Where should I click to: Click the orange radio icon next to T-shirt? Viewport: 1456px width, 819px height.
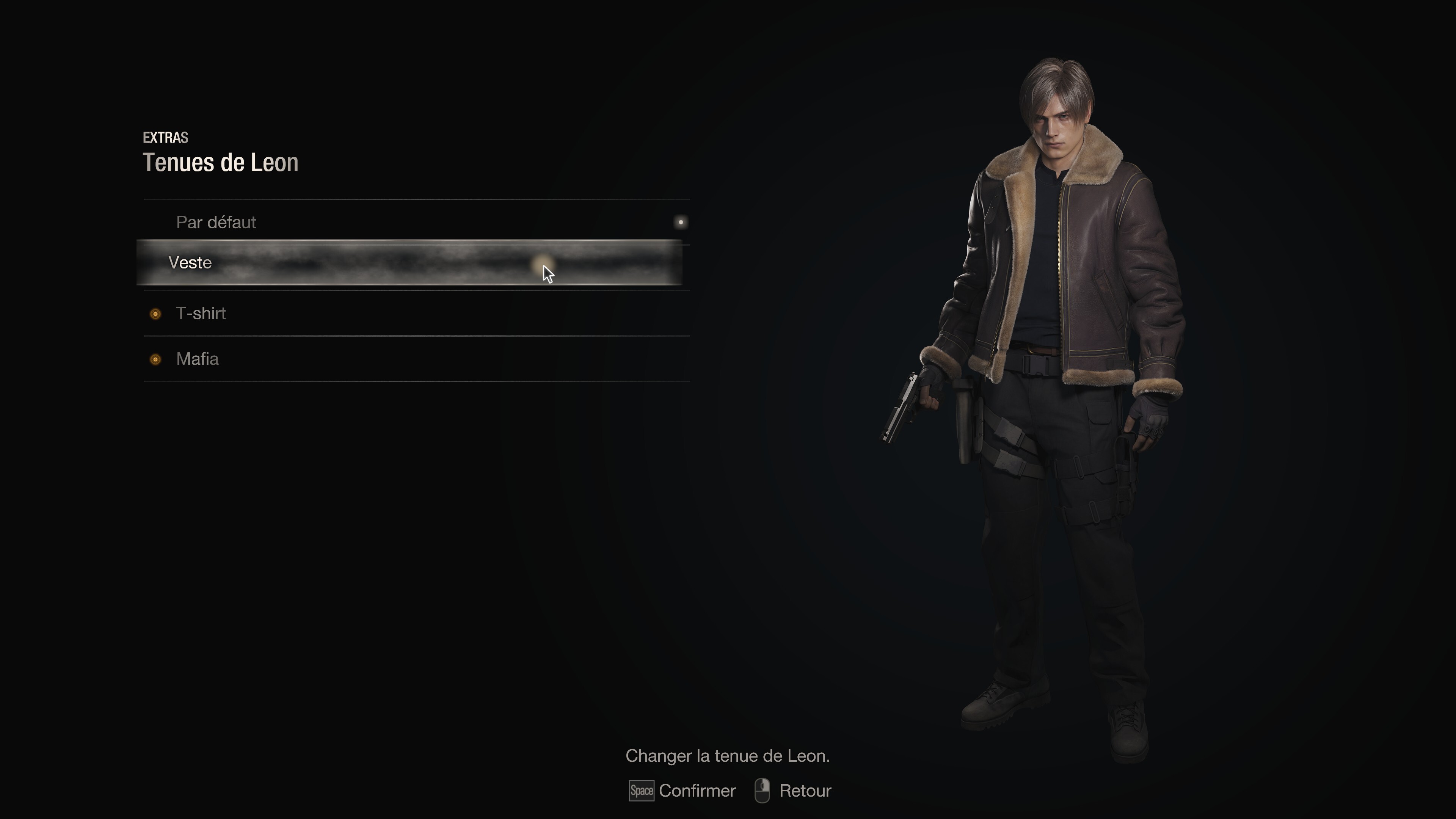tap(155, 314)
